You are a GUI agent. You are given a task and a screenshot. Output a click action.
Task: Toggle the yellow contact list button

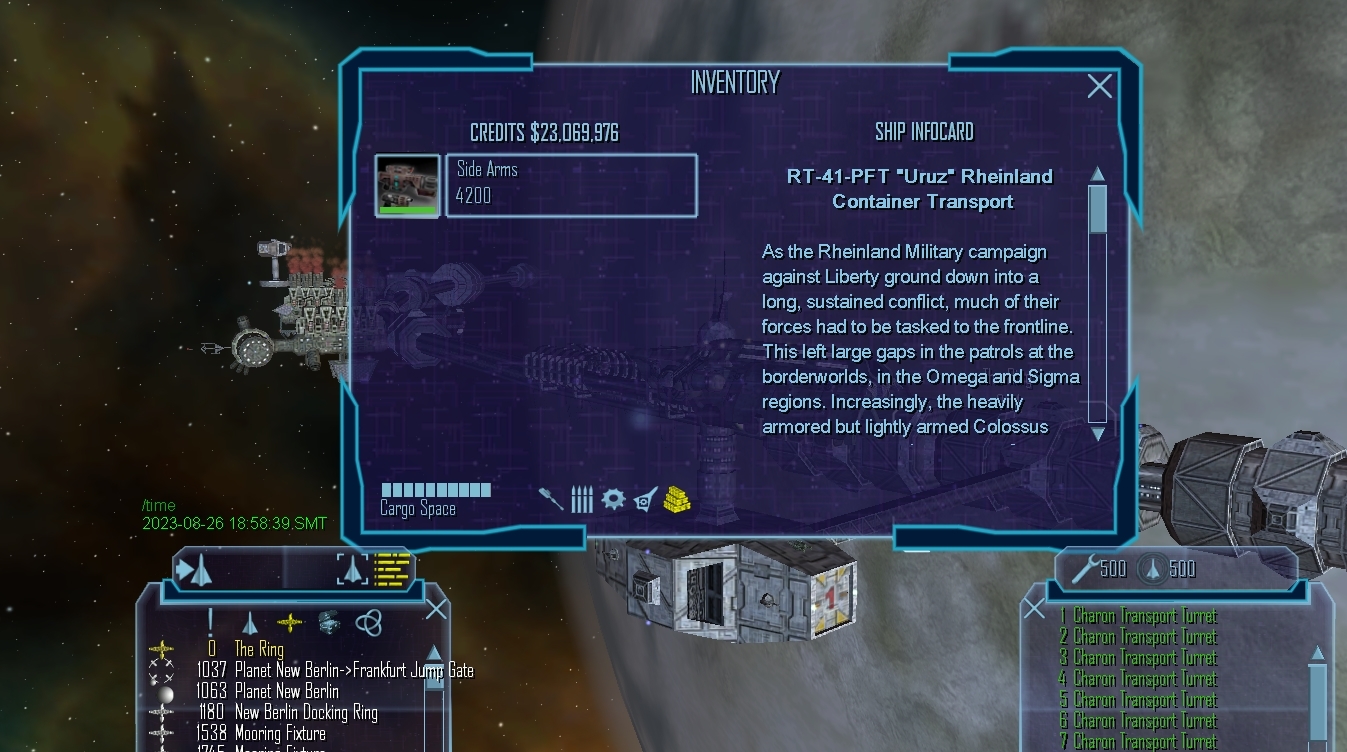tap(392, 569)
